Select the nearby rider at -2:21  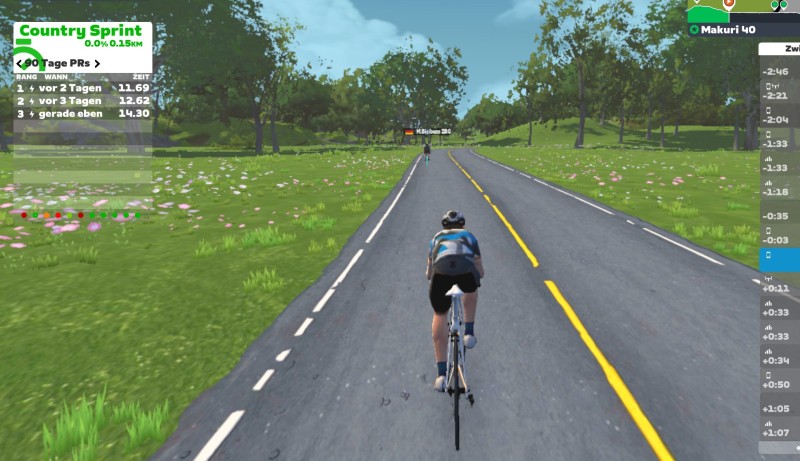click(779, 96)
